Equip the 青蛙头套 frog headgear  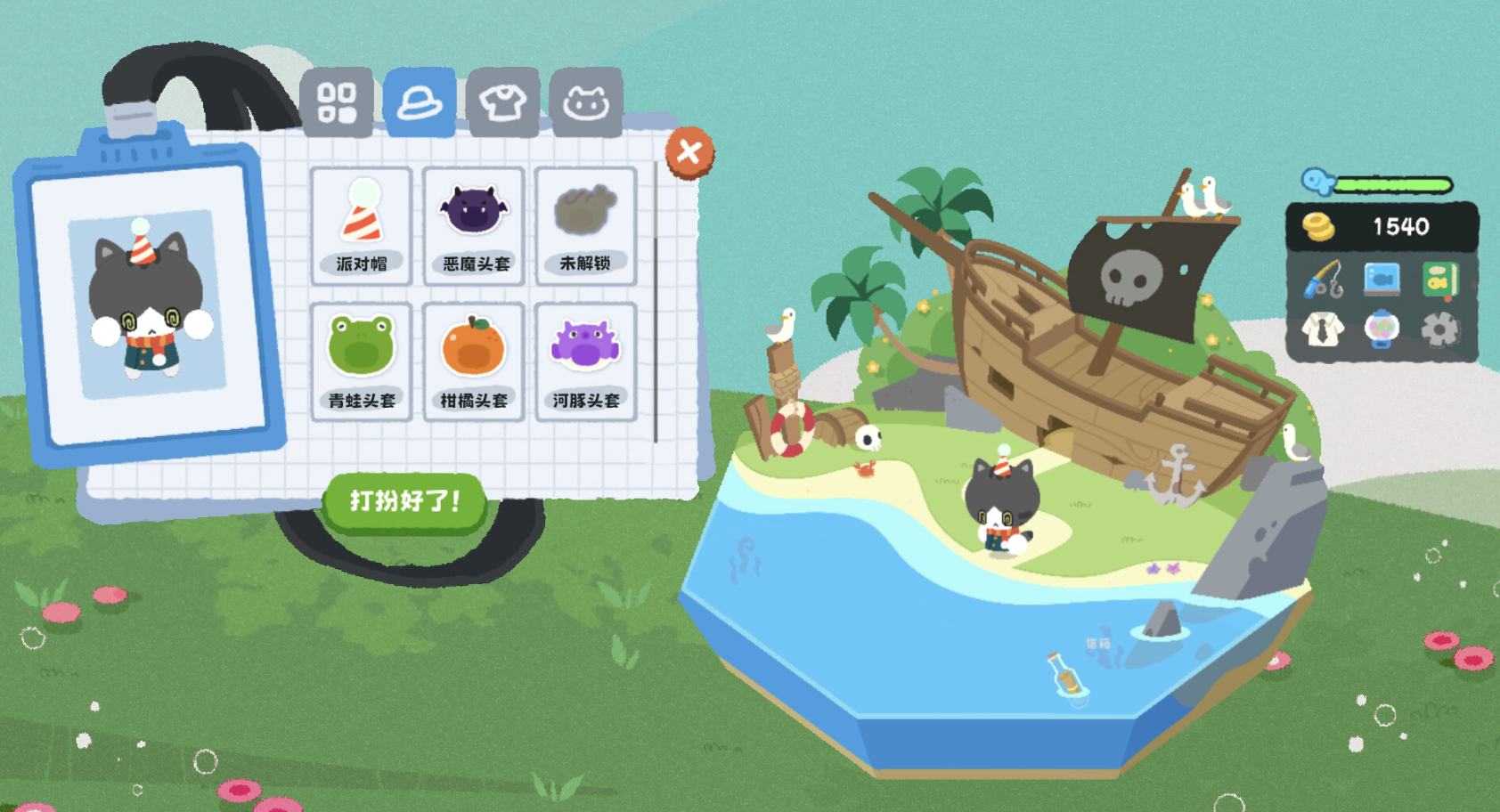tap(362, 361)
